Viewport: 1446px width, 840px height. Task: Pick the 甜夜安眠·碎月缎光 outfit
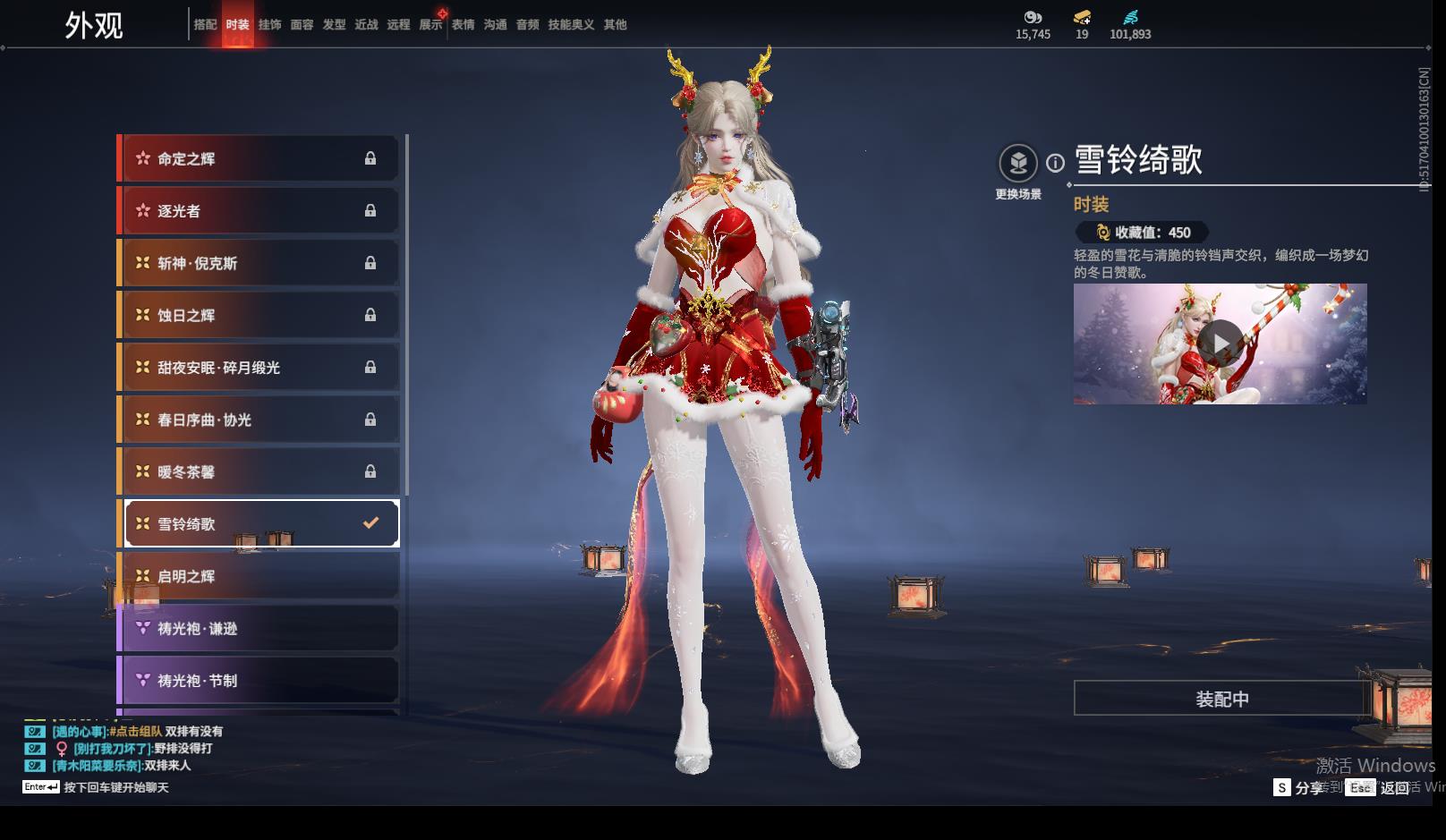coord(259,368)
